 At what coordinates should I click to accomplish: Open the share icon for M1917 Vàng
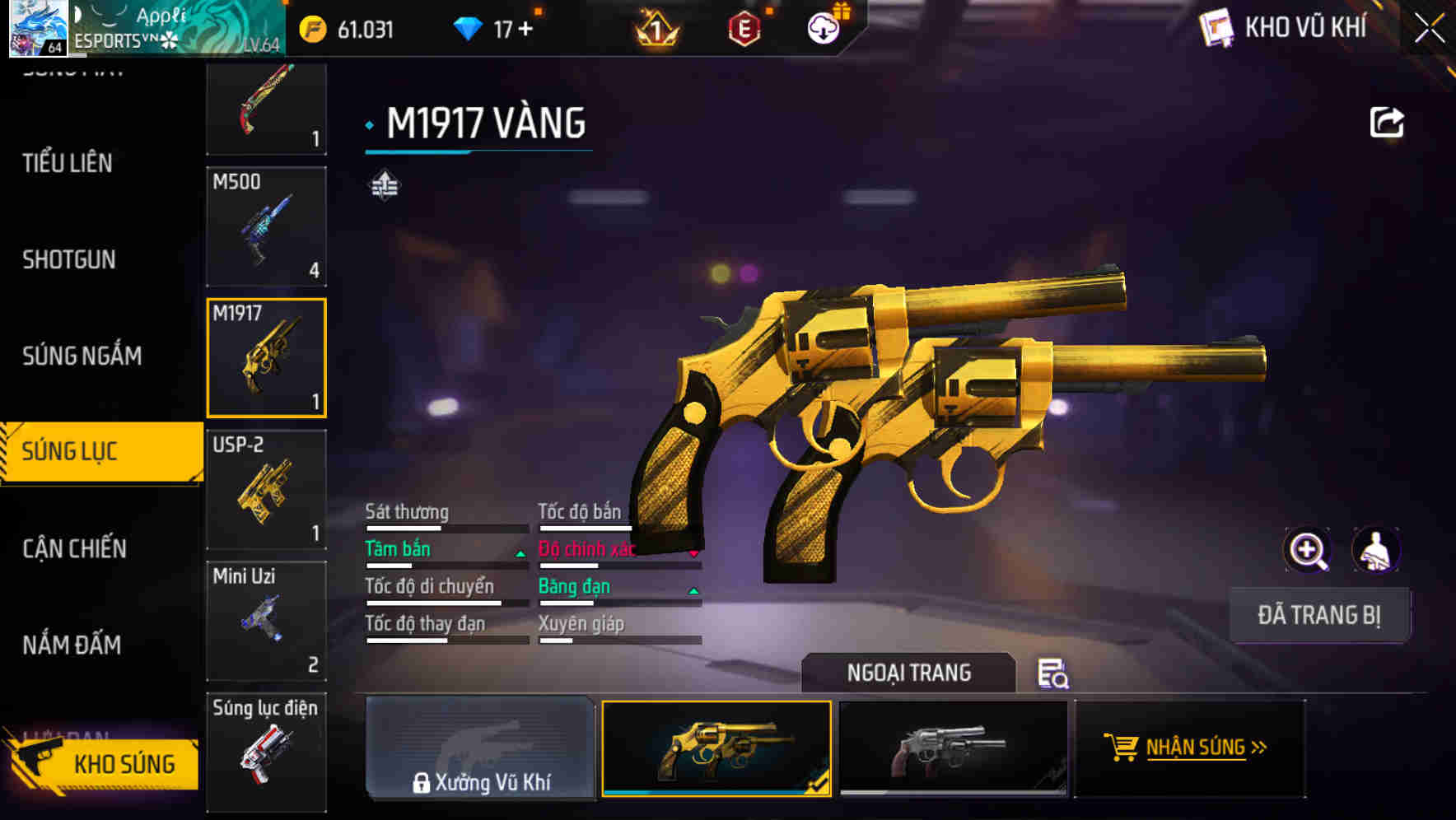[x=1388, y=120]
